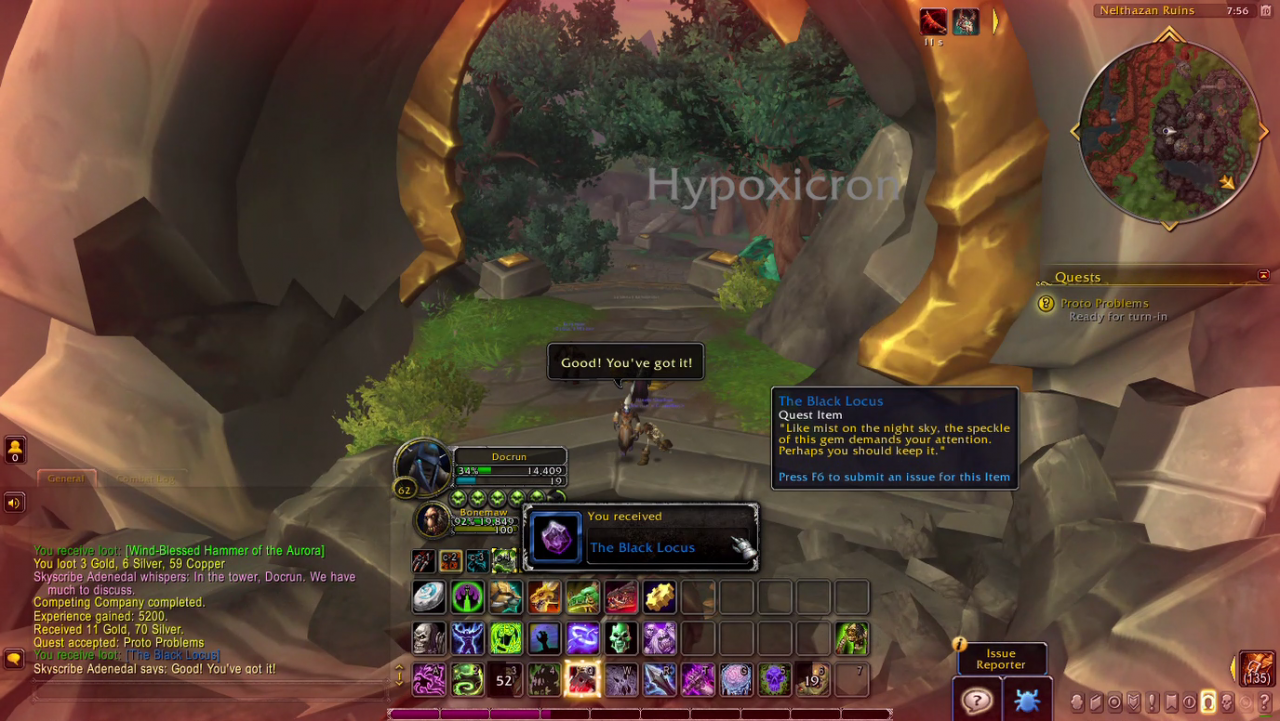Cast the green skull ability
1280x721 pixels.
621,638
